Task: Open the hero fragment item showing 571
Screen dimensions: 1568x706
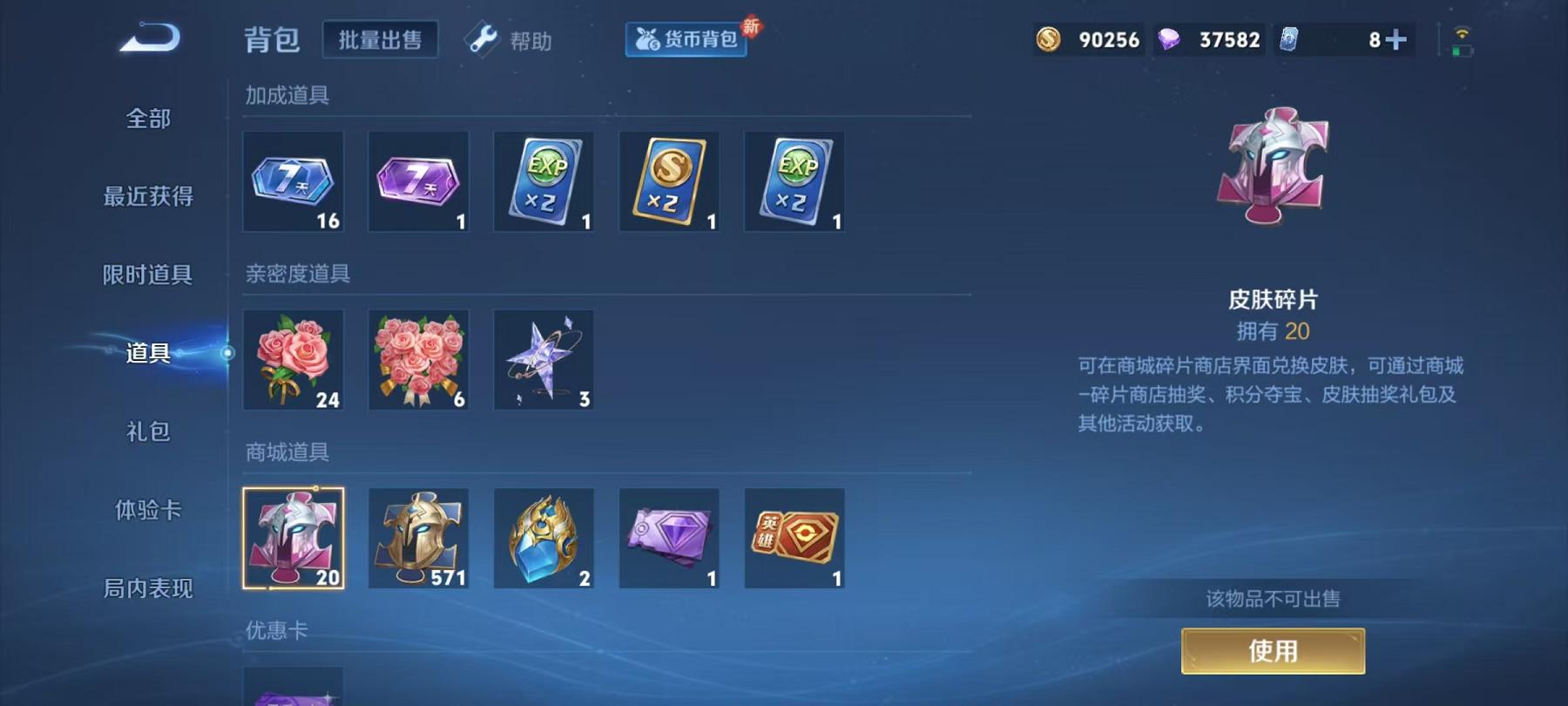Action: (x=418, y=538)
